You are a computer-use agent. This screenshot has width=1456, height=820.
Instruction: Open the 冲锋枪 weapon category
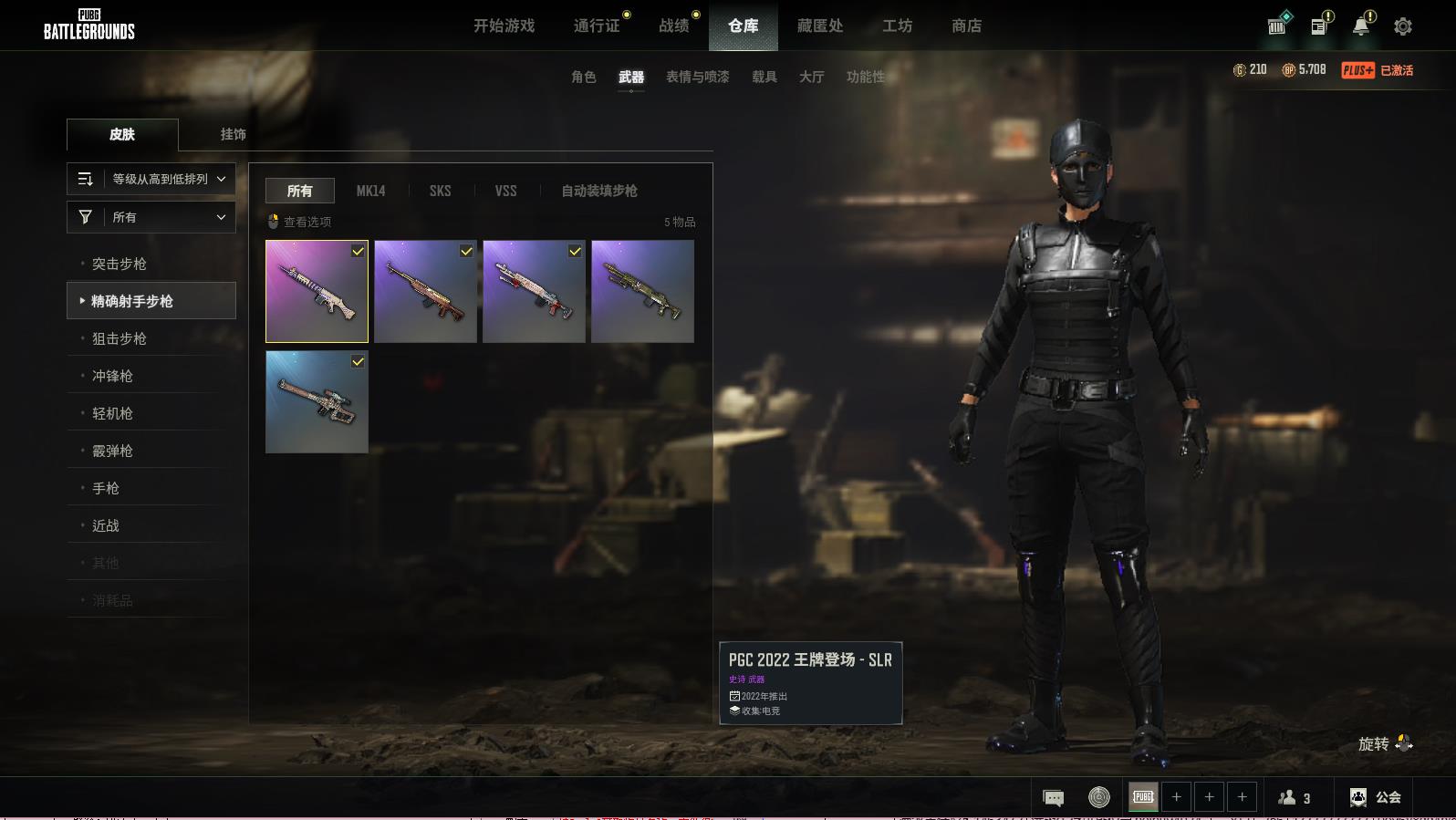tap(112, 376)
